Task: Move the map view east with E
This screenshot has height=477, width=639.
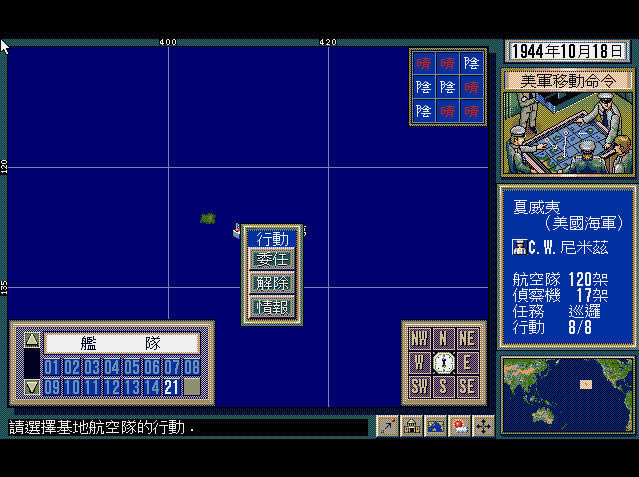Action: (467, 362)
